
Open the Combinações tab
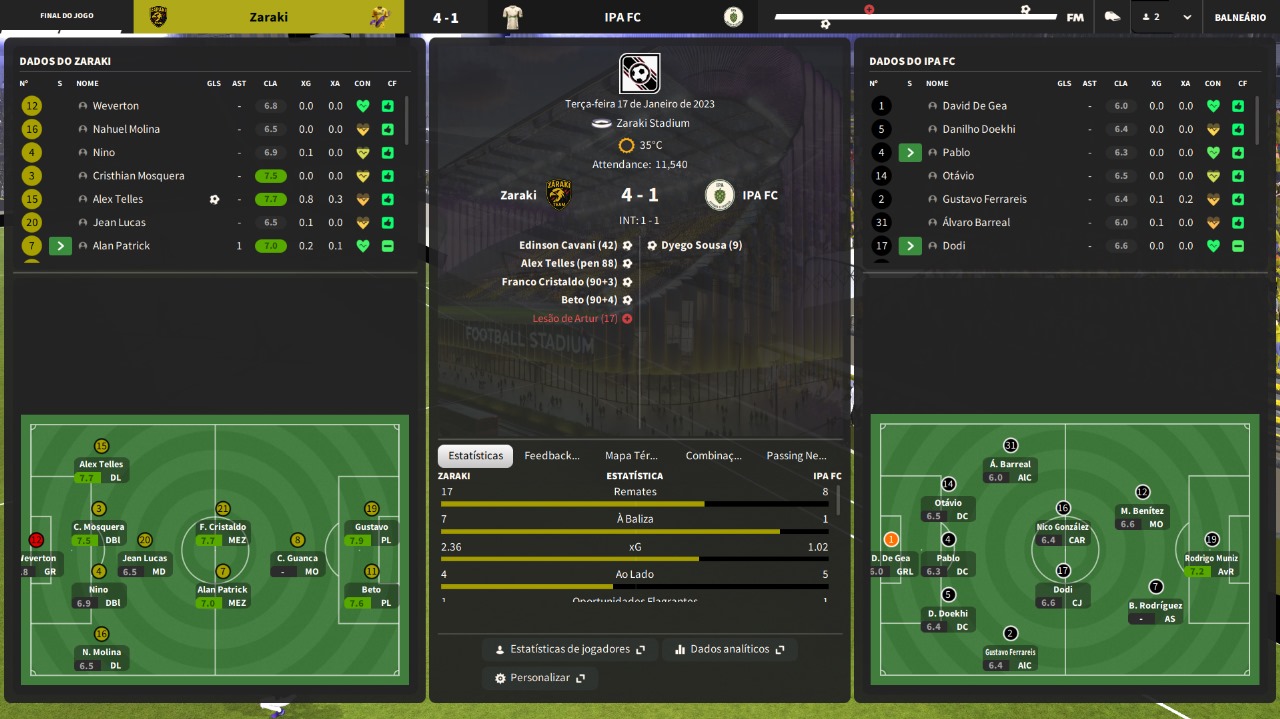coord(713,456)
